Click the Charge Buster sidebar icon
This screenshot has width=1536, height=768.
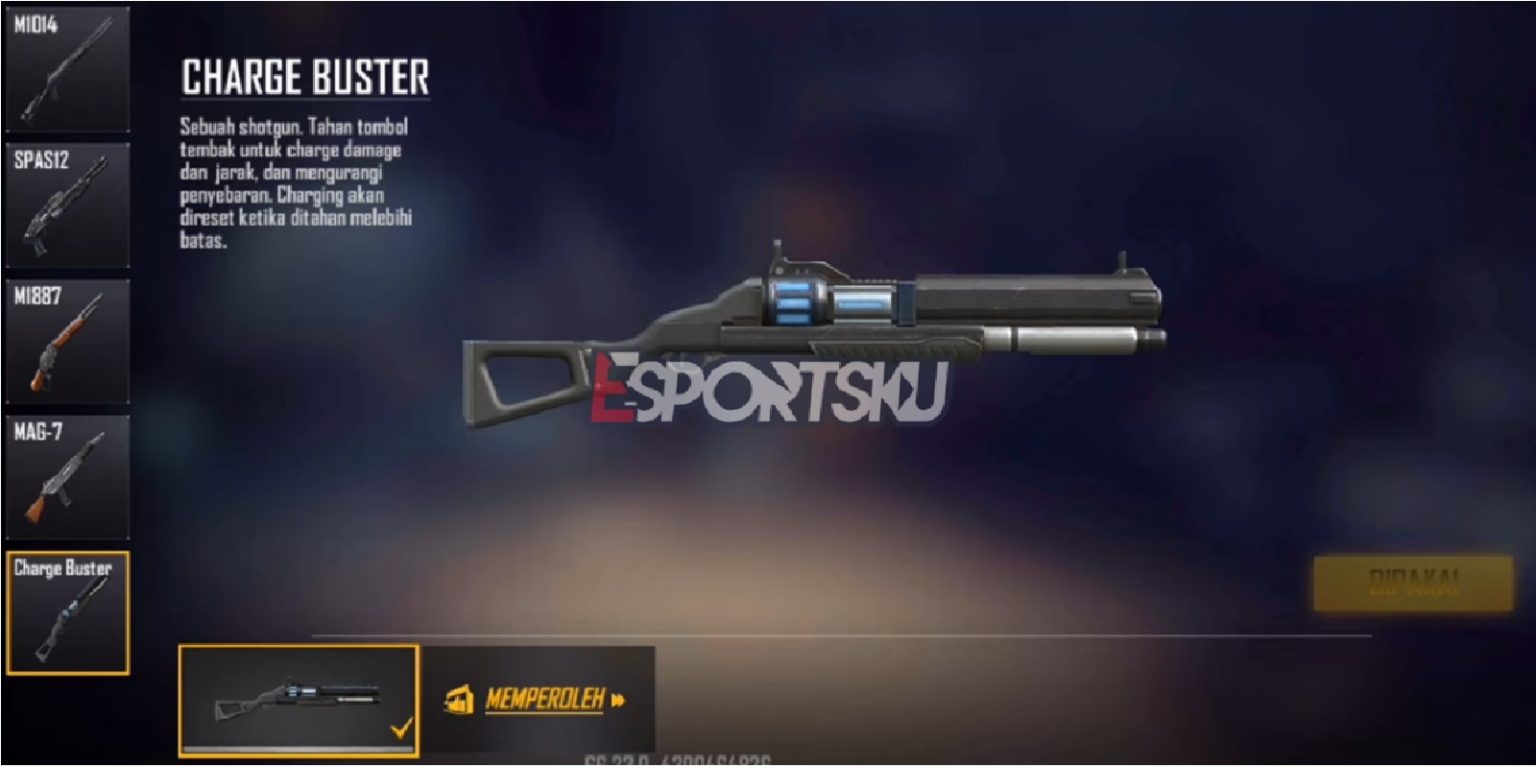[x=65, y=610]
